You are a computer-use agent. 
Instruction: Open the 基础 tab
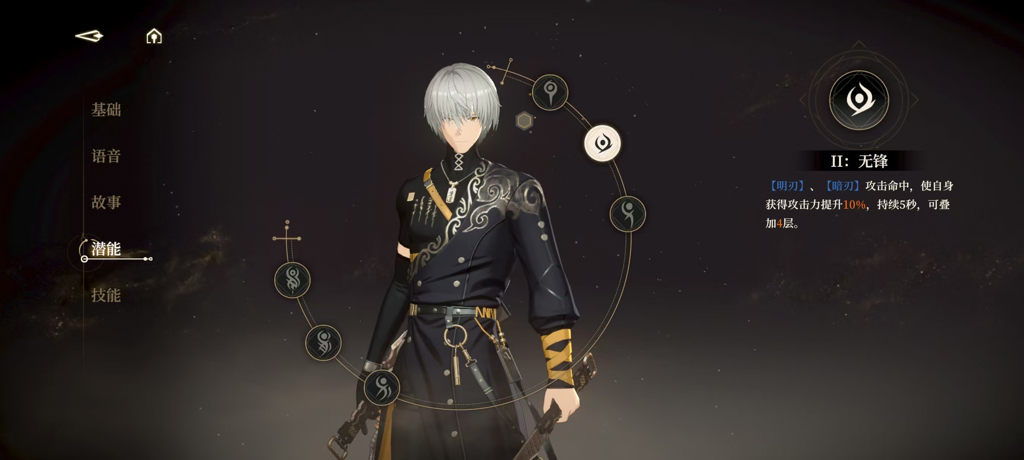point(106,110)
